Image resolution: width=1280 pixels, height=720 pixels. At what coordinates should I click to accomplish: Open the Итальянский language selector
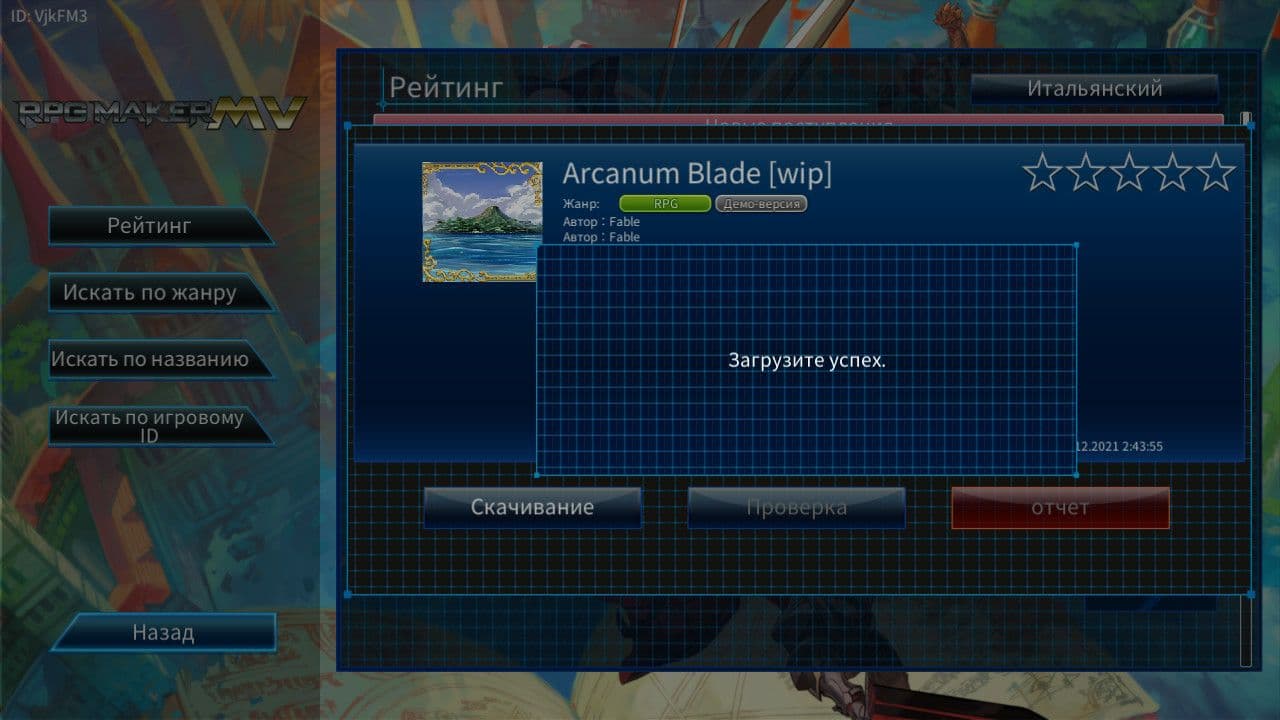point(1094,89)
